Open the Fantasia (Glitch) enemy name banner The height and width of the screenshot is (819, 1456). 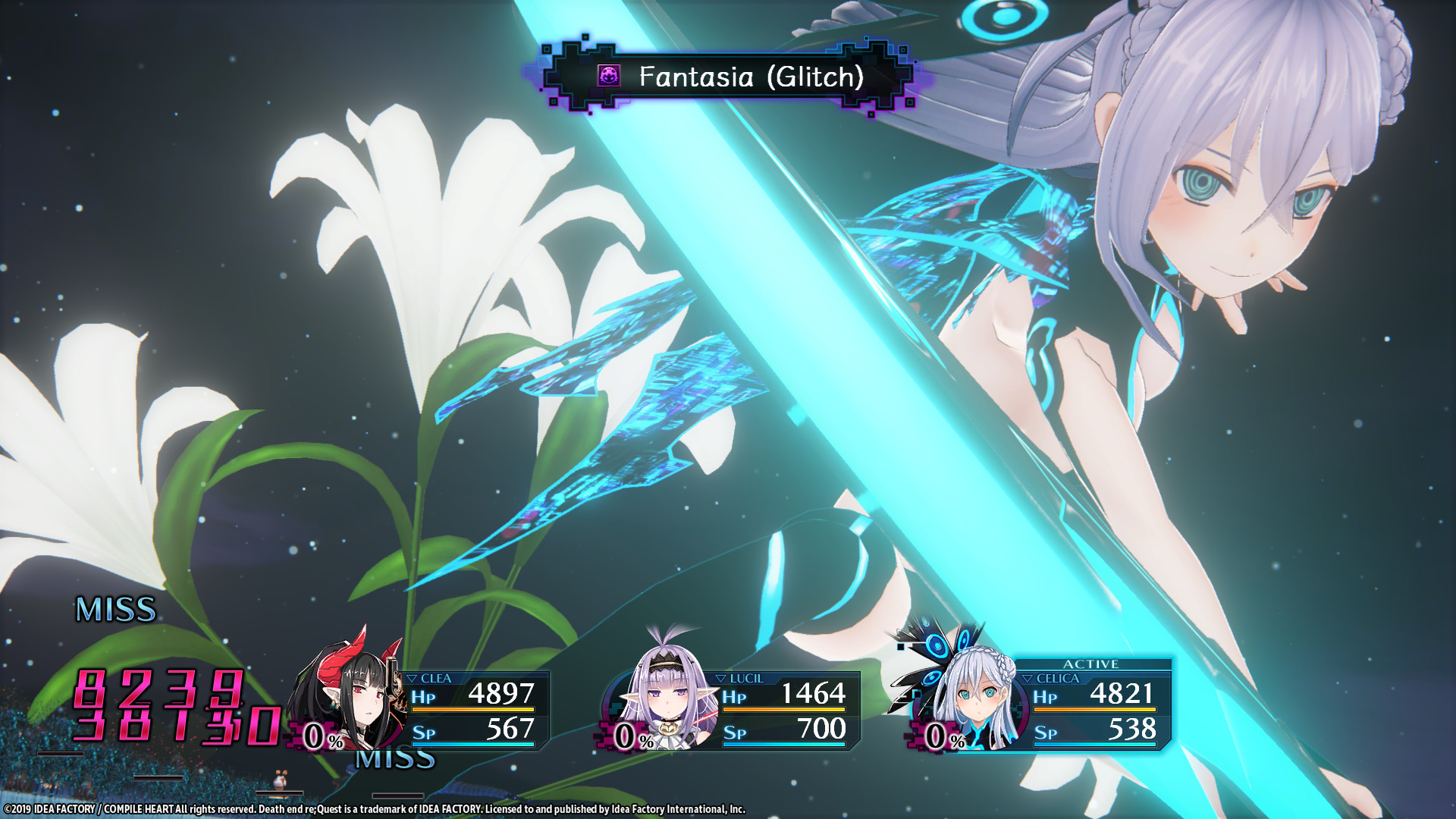point(732,78)
